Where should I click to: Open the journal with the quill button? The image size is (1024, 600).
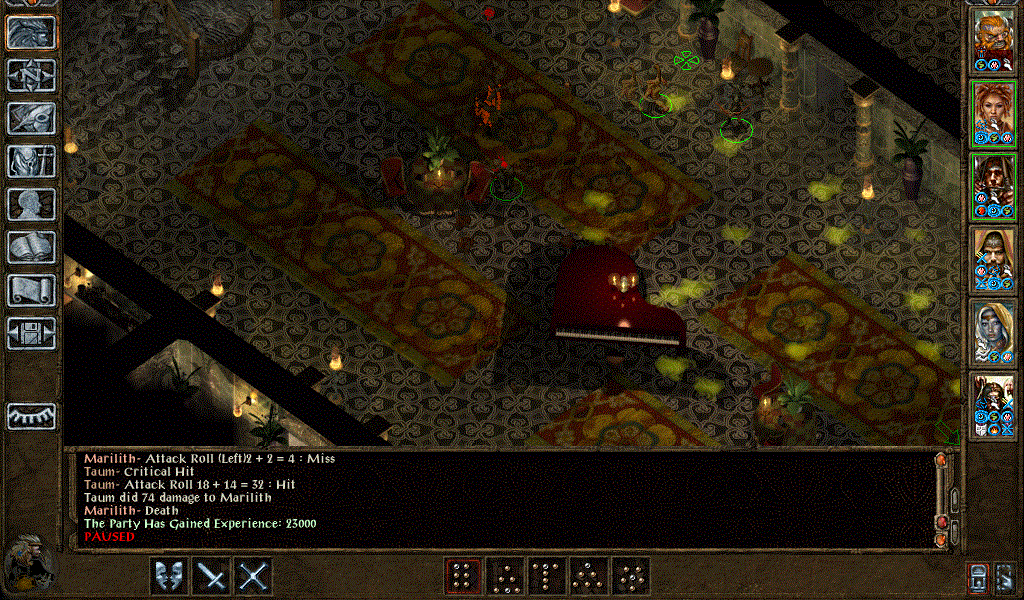tap(32, 118)
